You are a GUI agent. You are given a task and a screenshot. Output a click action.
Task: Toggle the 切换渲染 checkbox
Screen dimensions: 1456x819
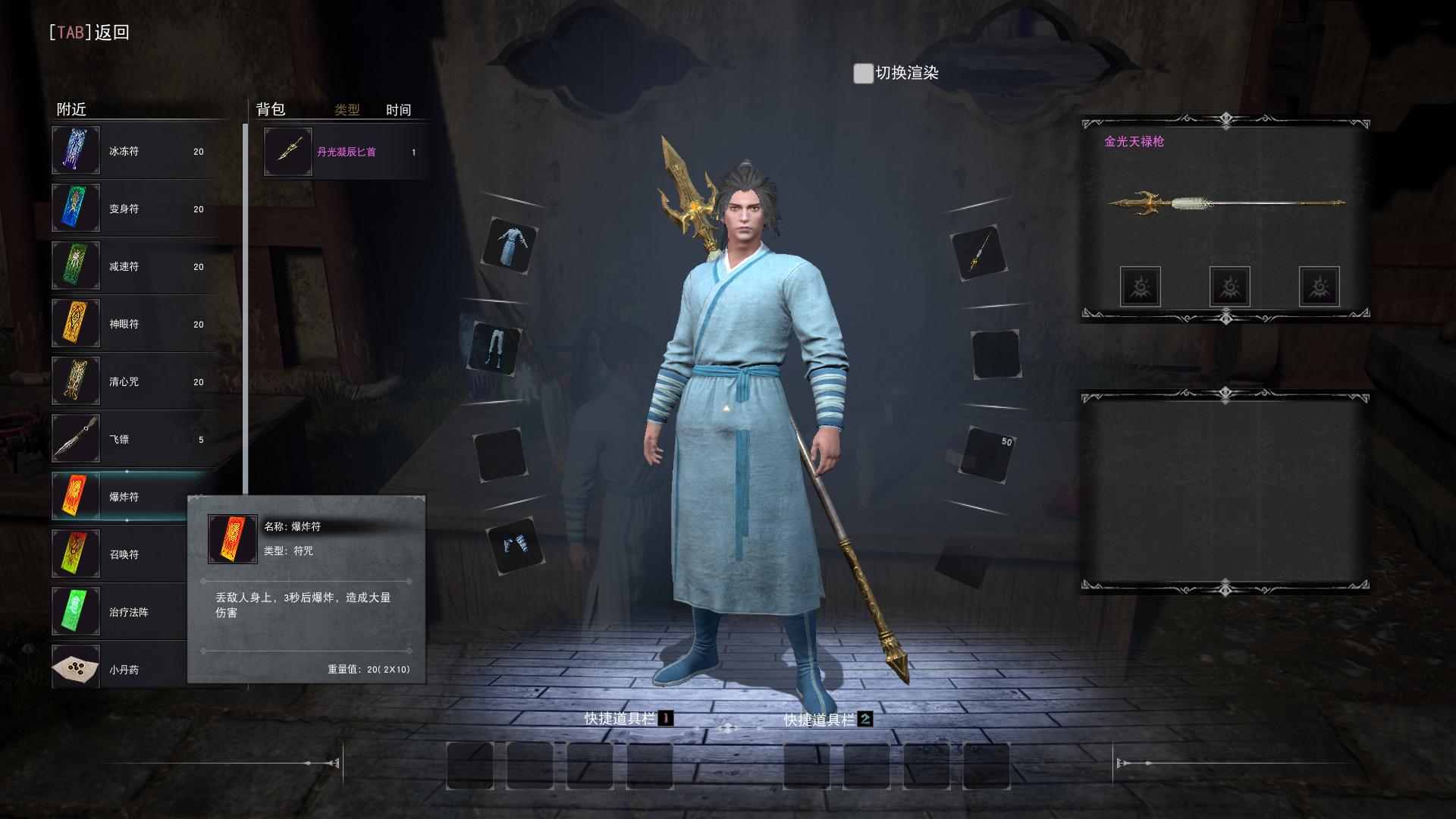tap(863, 74)
